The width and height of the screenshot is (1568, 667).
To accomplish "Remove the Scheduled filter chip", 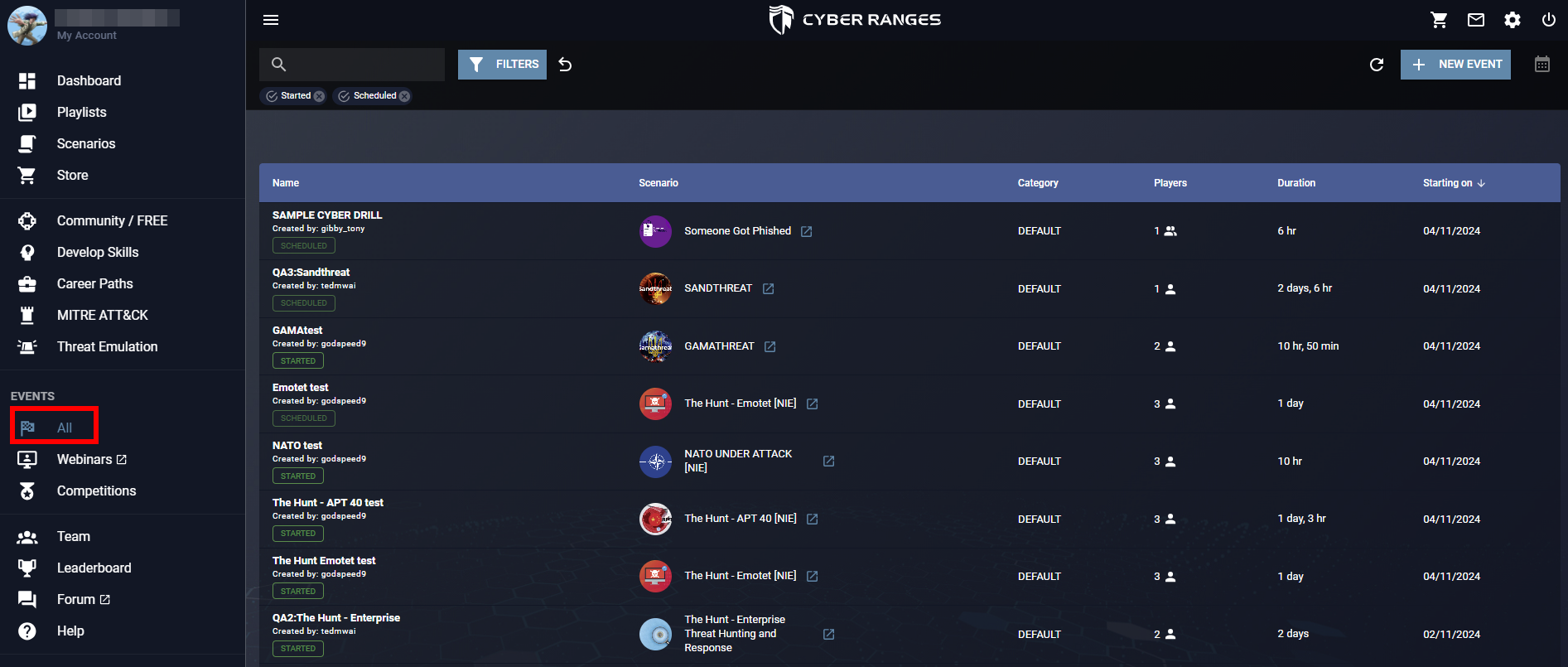I will pos(405,95).
